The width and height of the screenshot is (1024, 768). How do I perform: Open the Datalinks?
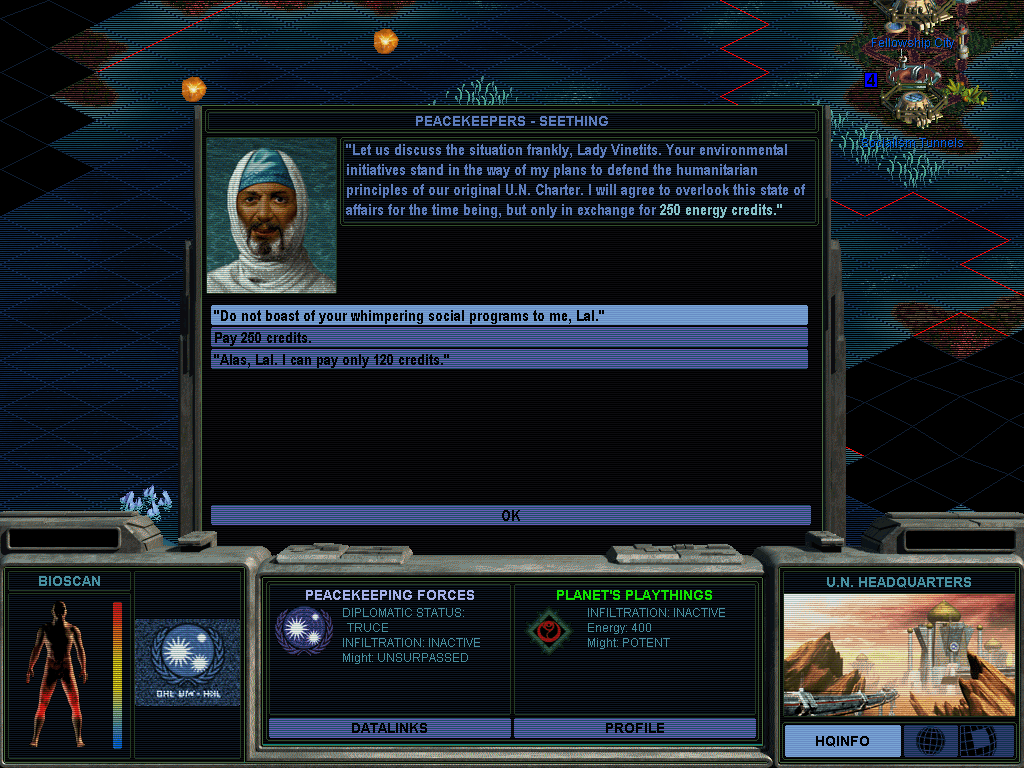pos(389,728)
